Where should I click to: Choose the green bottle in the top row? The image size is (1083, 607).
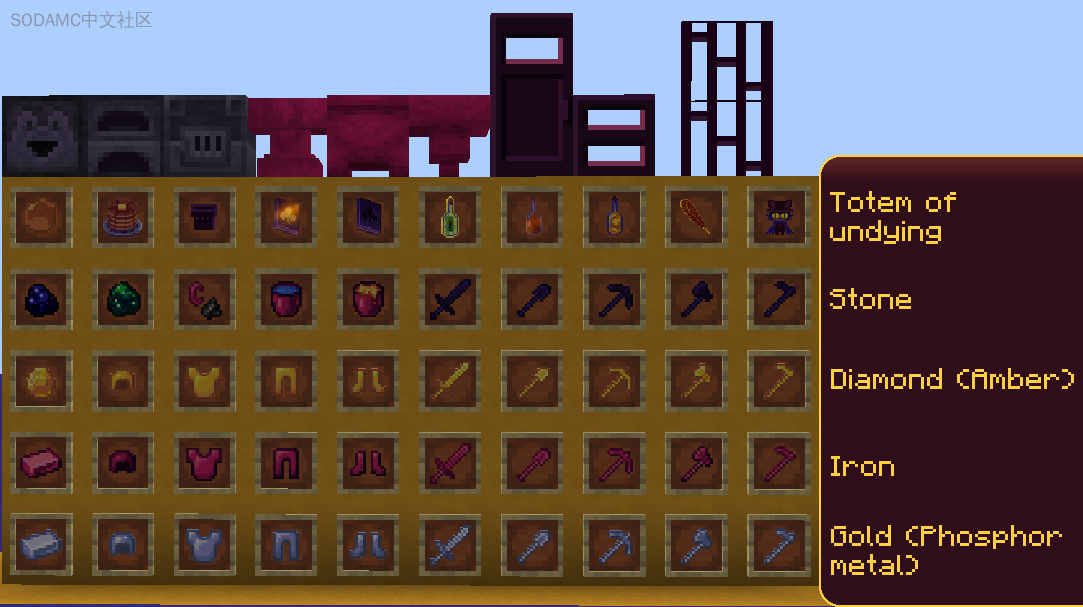click(x=451, y=217)
